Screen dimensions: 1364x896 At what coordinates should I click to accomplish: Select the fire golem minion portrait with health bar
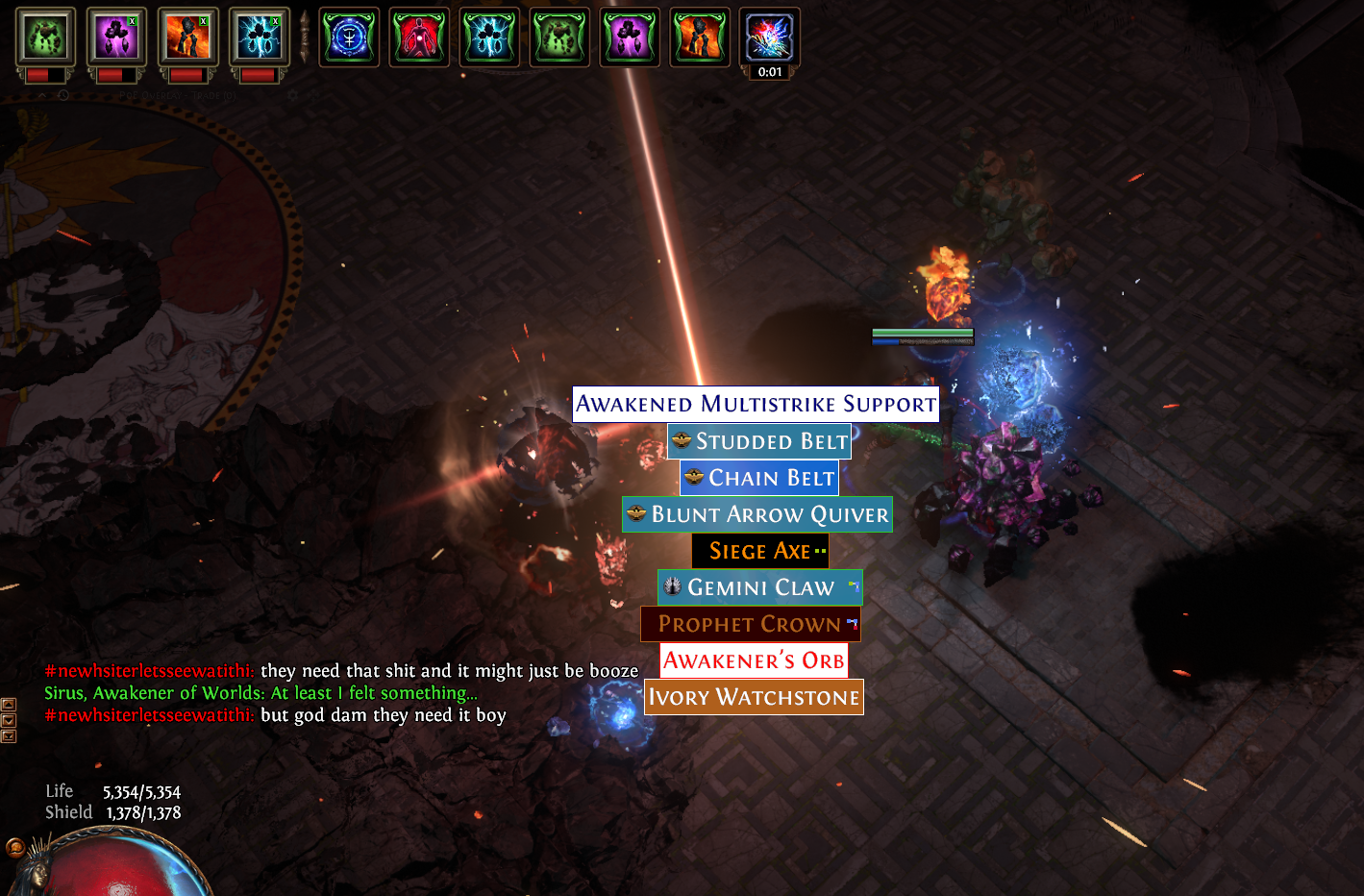(x=187, y=38)
